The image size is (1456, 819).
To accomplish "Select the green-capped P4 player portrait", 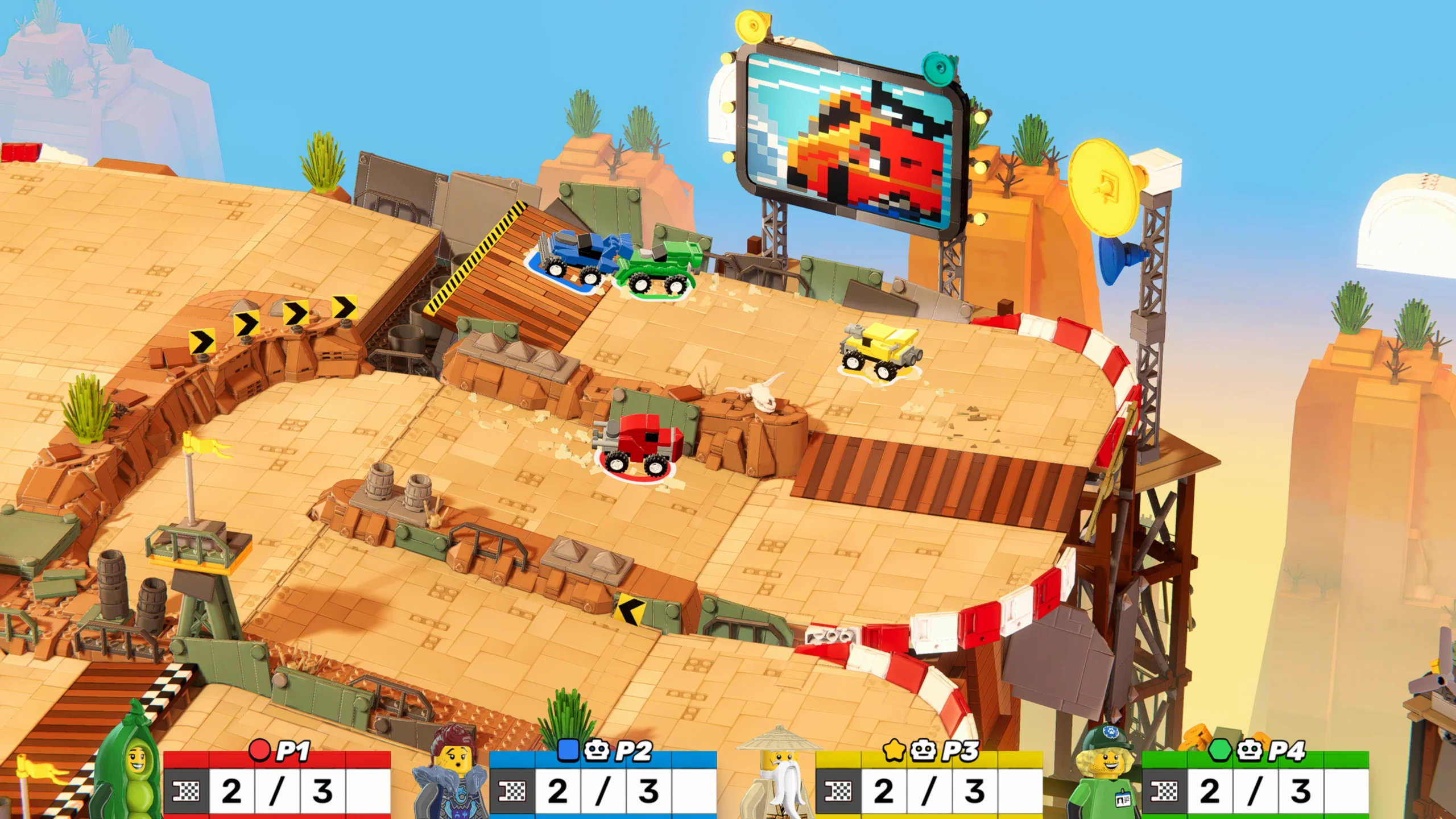I will click(1106, 775).
